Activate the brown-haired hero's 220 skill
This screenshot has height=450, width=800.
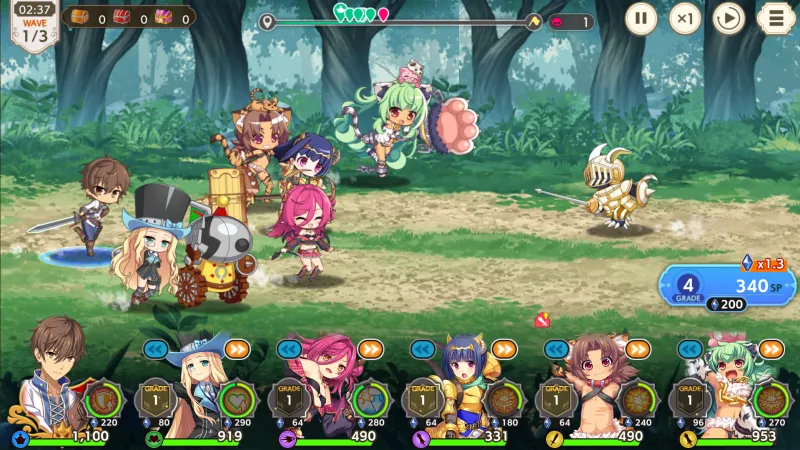click(x=104, y=398)
